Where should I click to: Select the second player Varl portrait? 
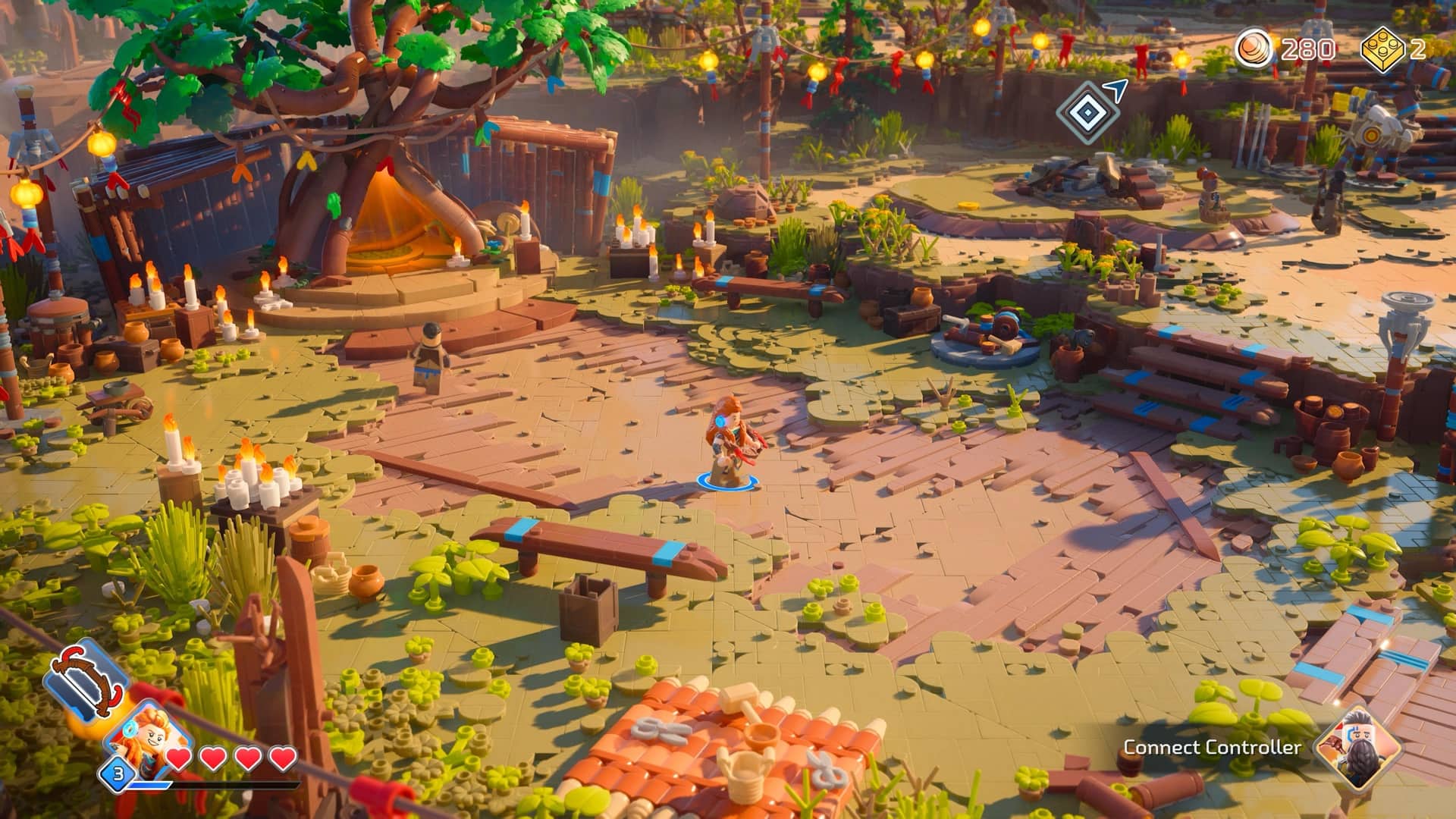1357,745
